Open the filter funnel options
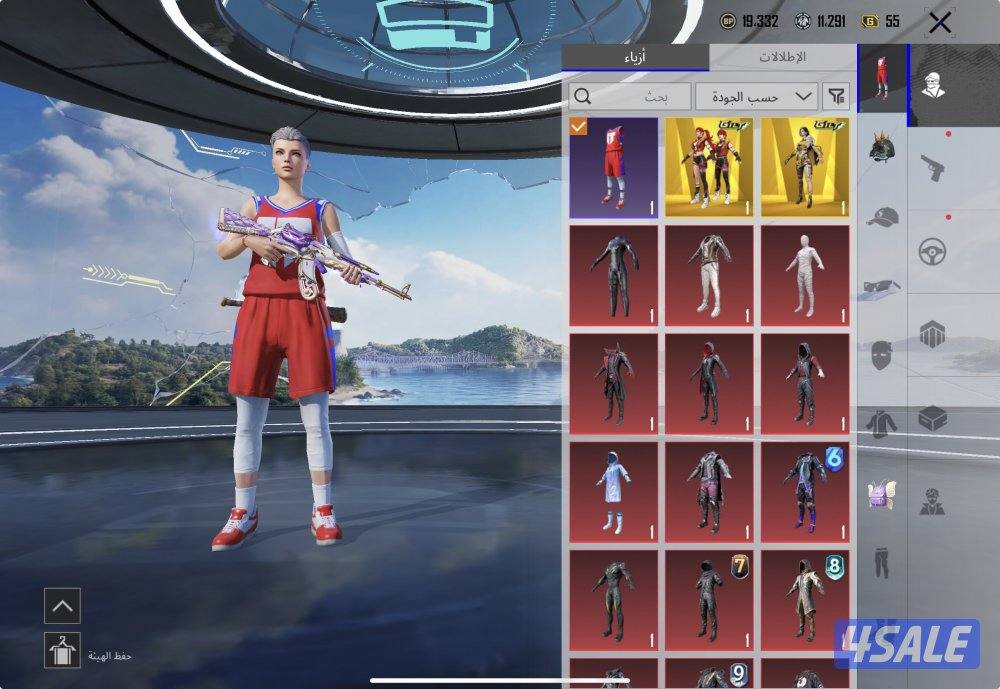Viewport: 1000px width, 689px height. pyautogui.click(x=836, y=96)
